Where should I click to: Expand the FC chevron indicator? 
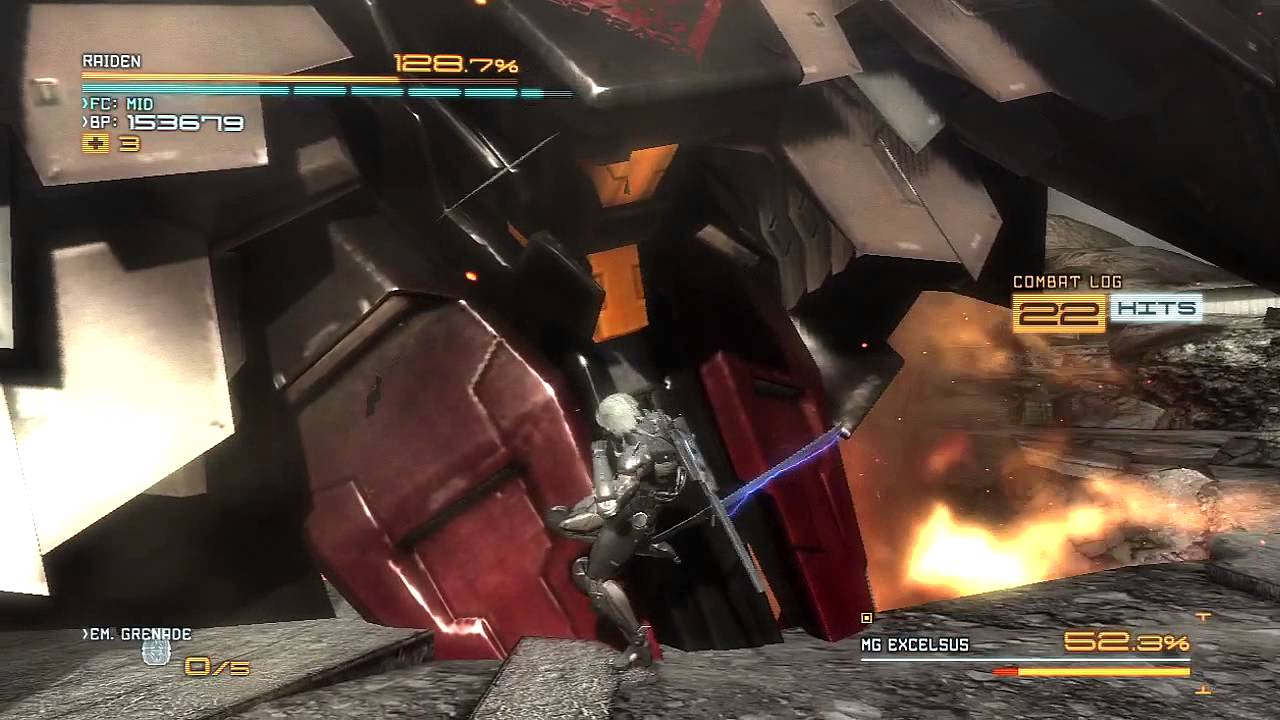[85, 104]
